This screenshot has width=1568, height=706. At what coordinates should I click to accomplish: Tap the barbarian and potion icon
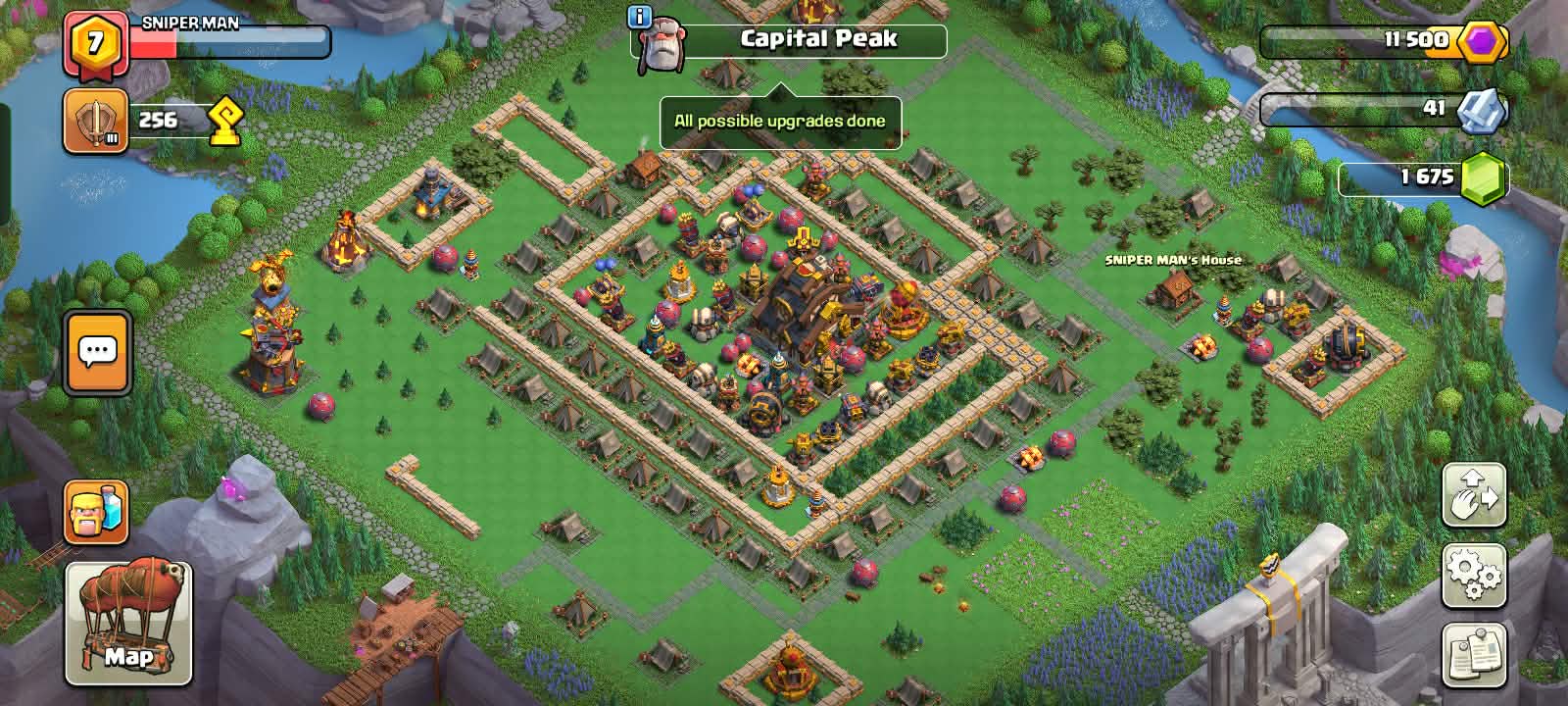point(96,512)
